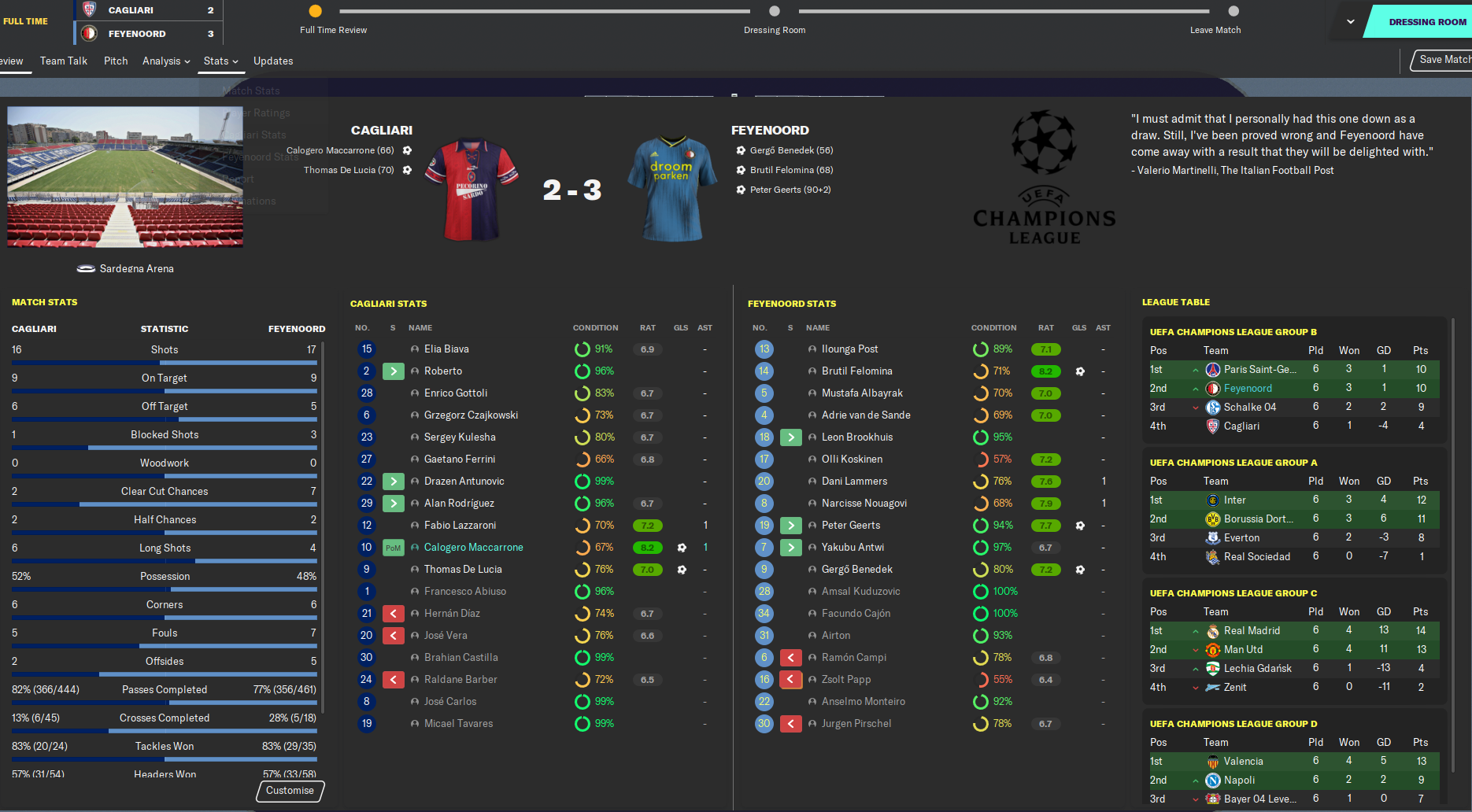The width and height of the screenshot is (1472, 812).
Task: Select Elia Biava in Cagliari stats
Action: click(x=446, y=349)
